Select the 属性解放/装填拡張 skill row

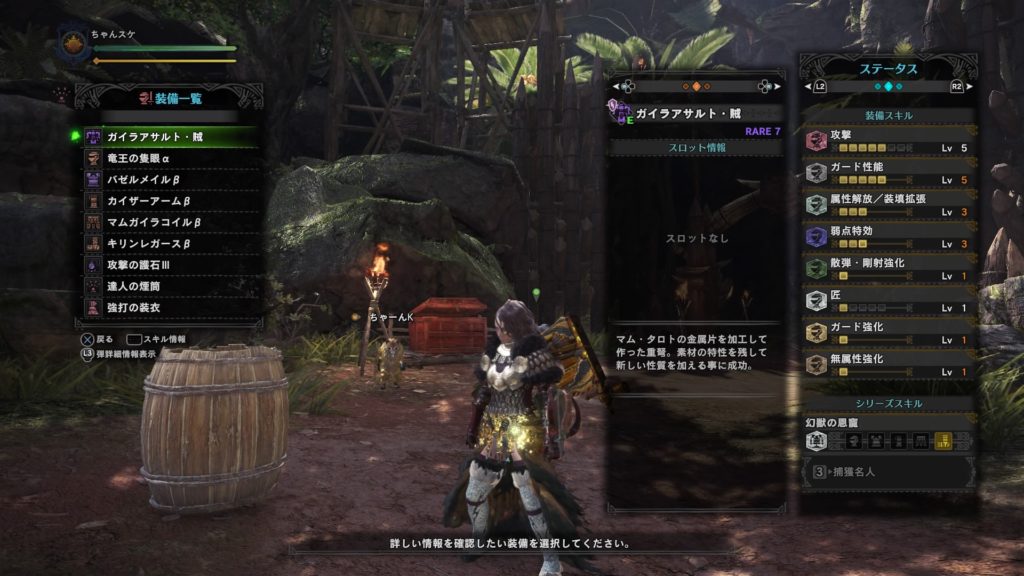889,204
